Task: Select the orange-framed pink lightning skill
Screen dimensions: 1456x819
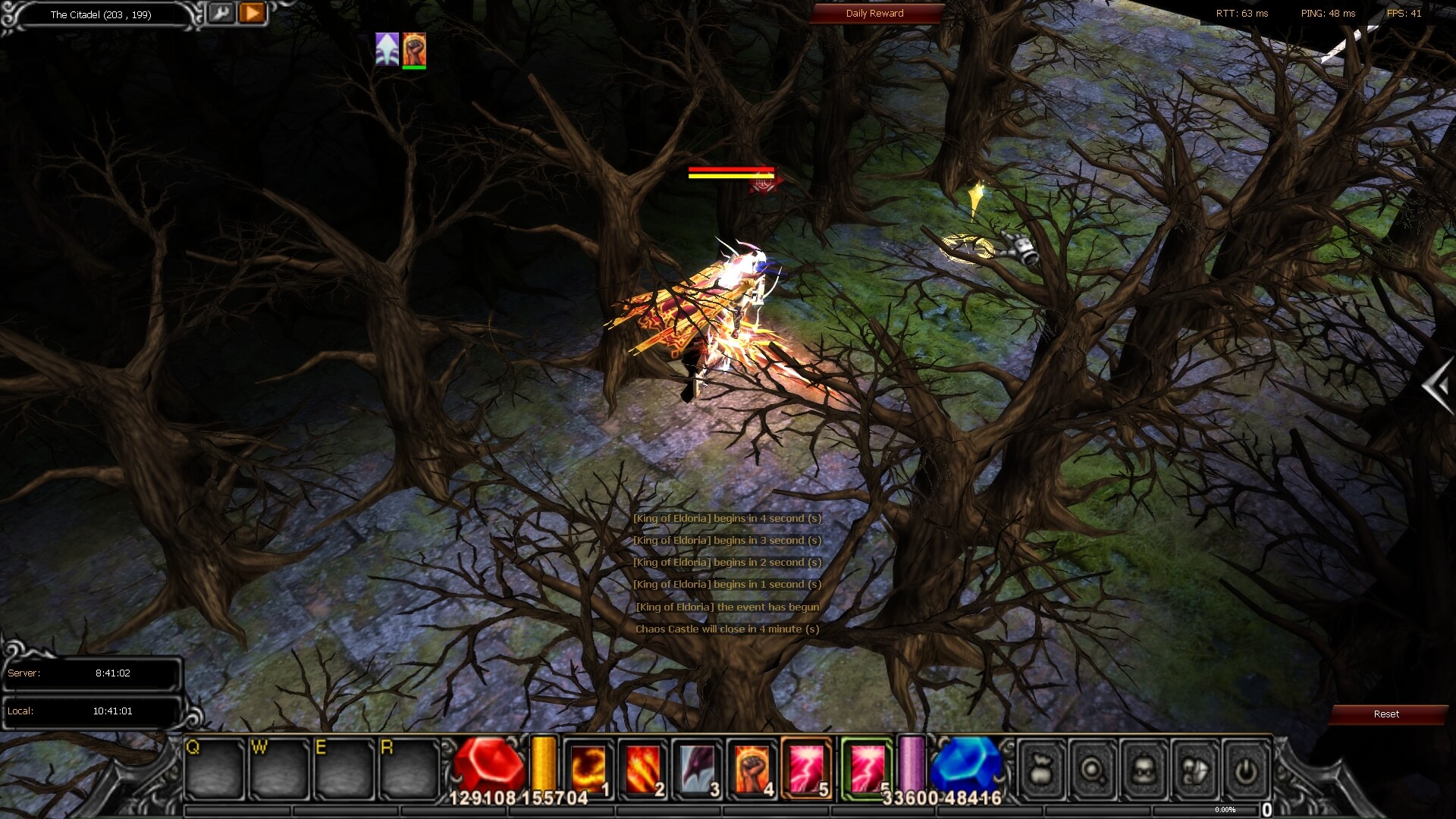Action: pos(805,768)
